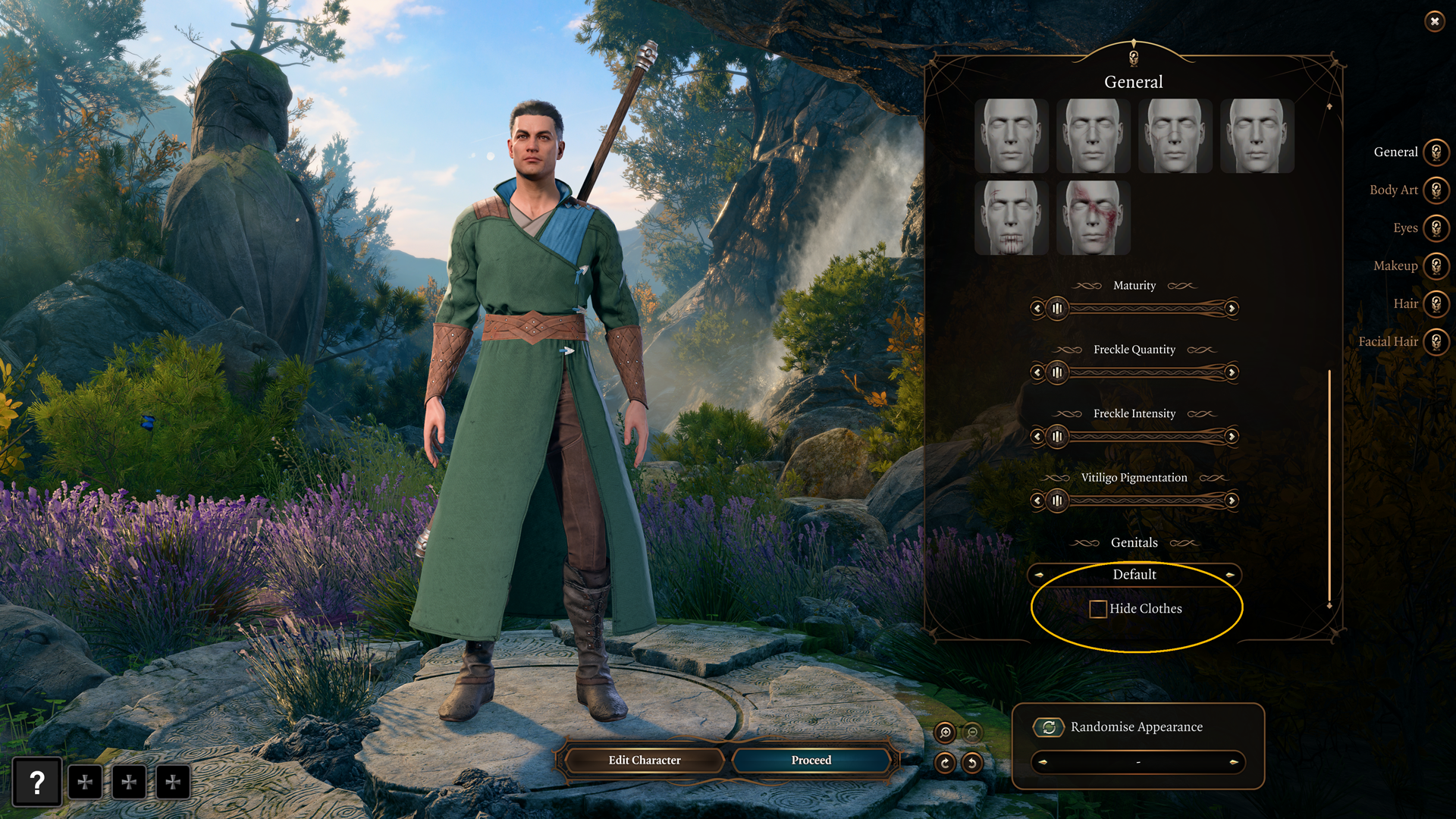The image size is (1456, 819).
Task: Switch to the Body Art tab
Action: coord(1436,190)
